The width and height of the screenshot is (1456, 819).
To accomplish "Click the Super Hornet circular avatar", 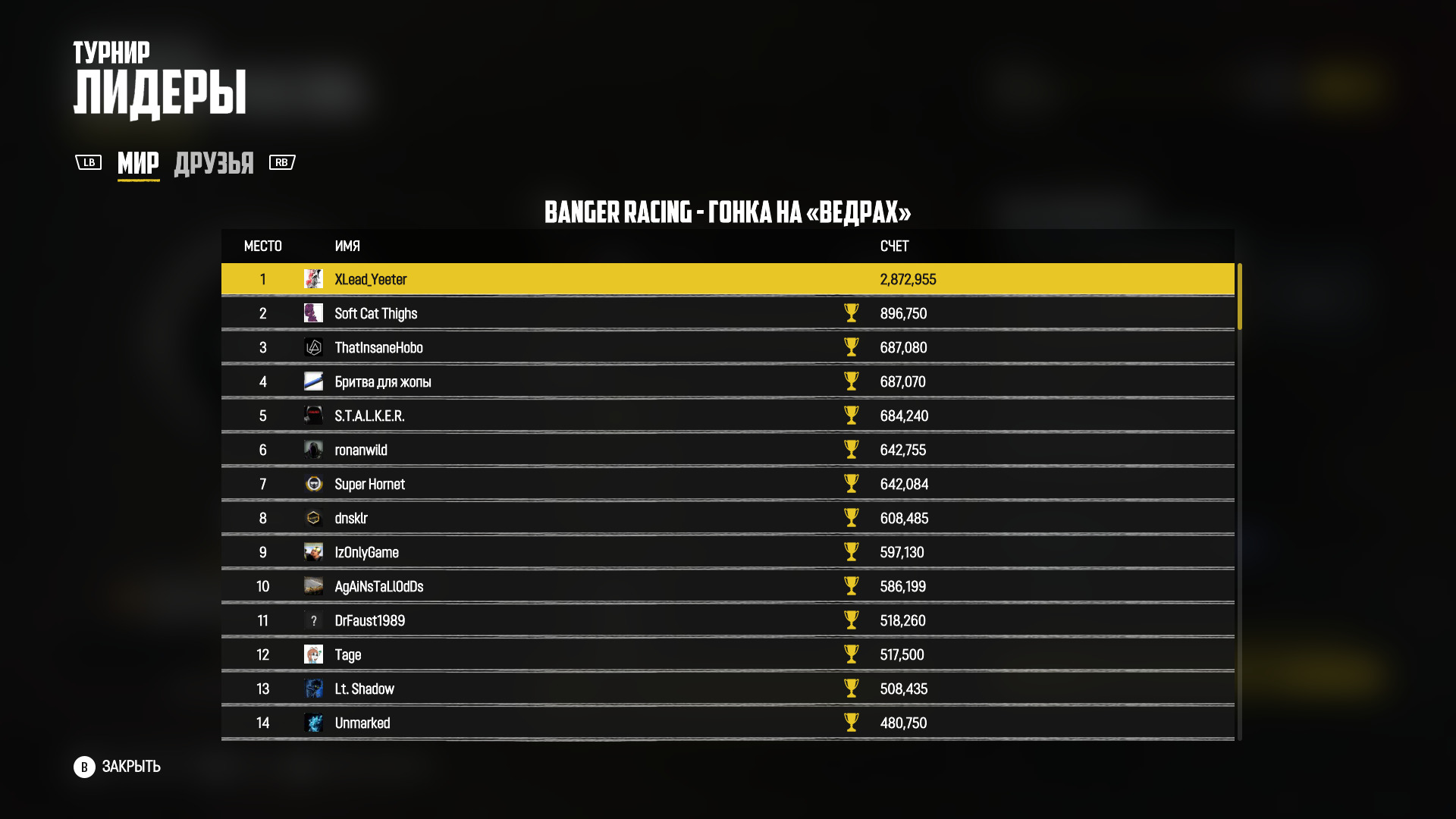I will tap(314, 484).
